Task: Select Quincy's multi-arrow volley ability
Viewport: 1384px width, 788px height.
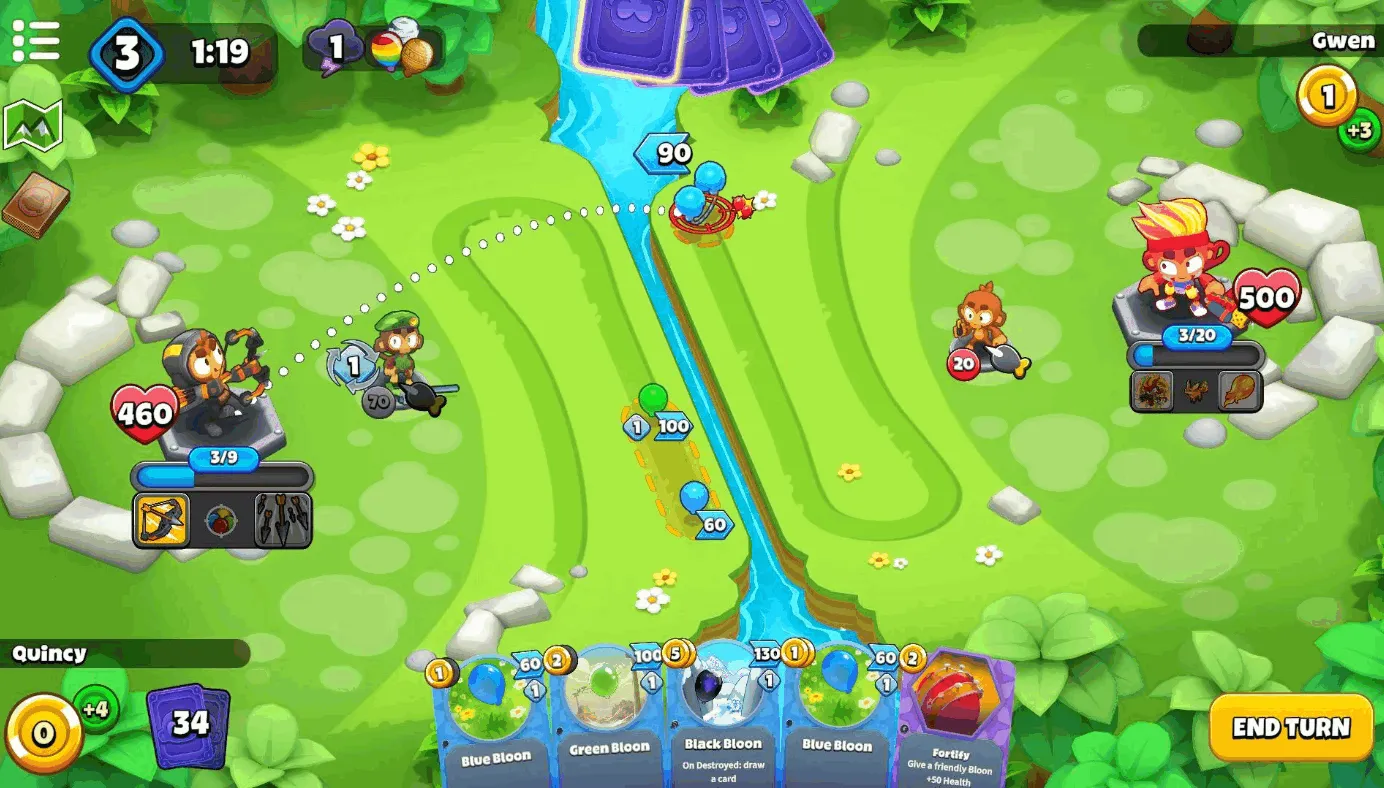Action: coord(283,520)
